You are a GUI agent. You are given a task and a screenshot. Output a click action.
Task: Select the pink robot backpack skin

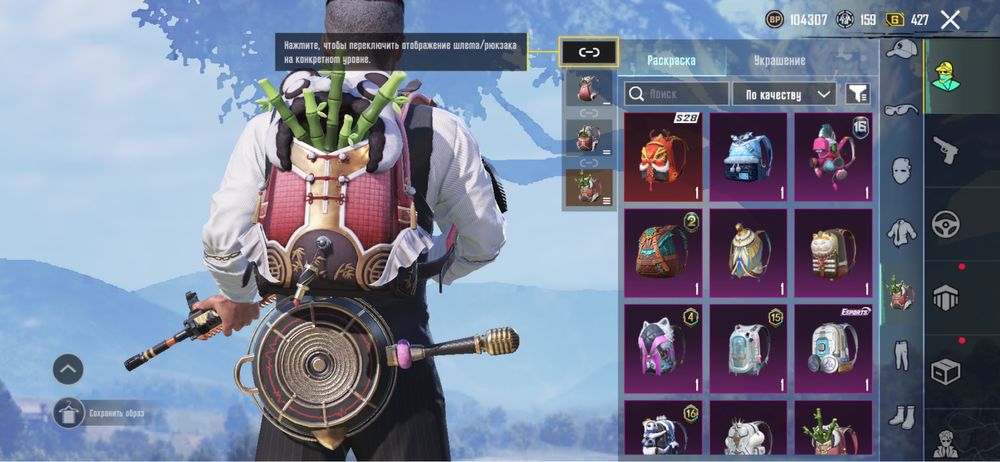coord(833,157)
